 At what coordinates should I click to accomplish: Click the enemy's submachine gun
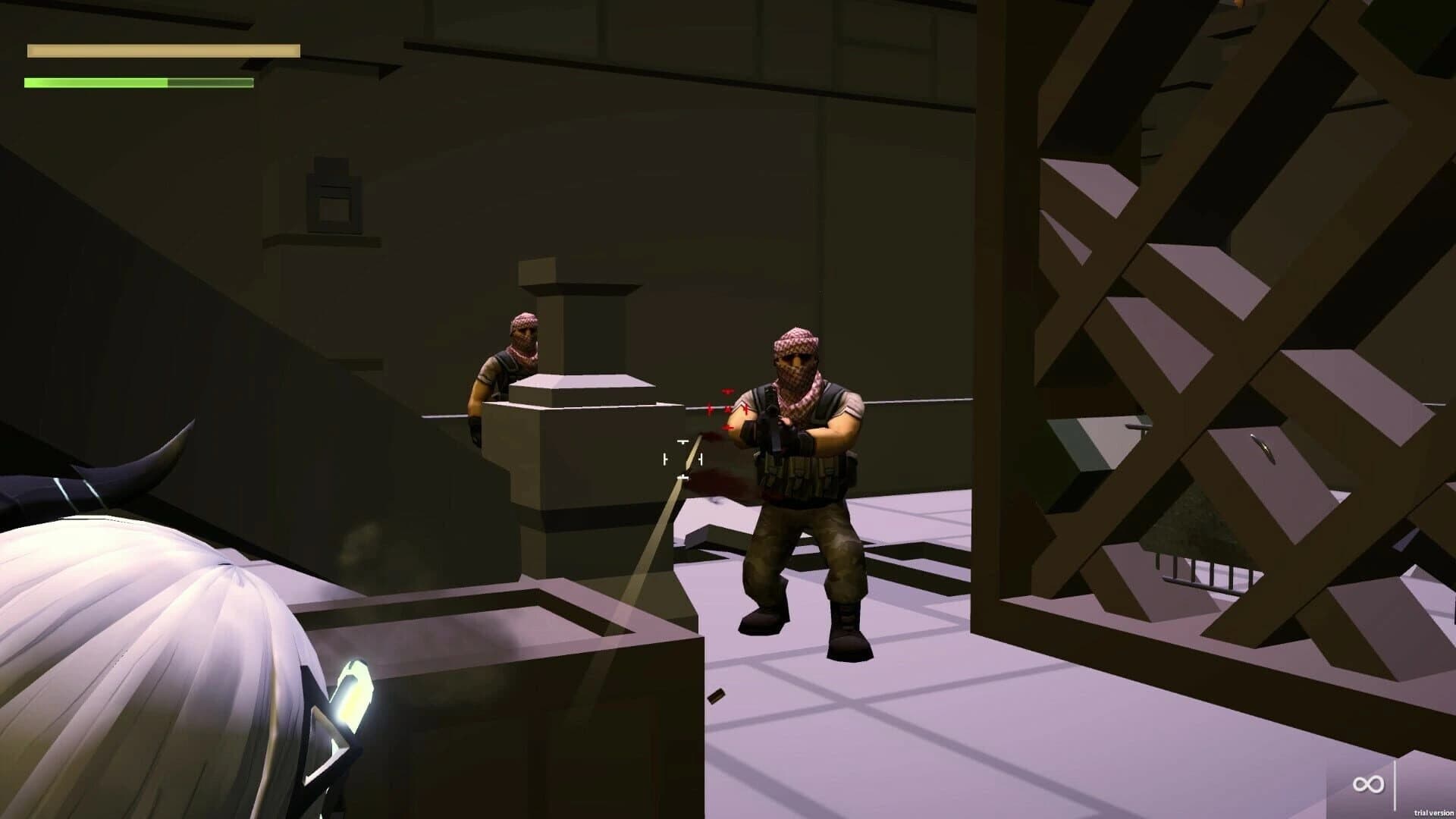coord(773,428)
